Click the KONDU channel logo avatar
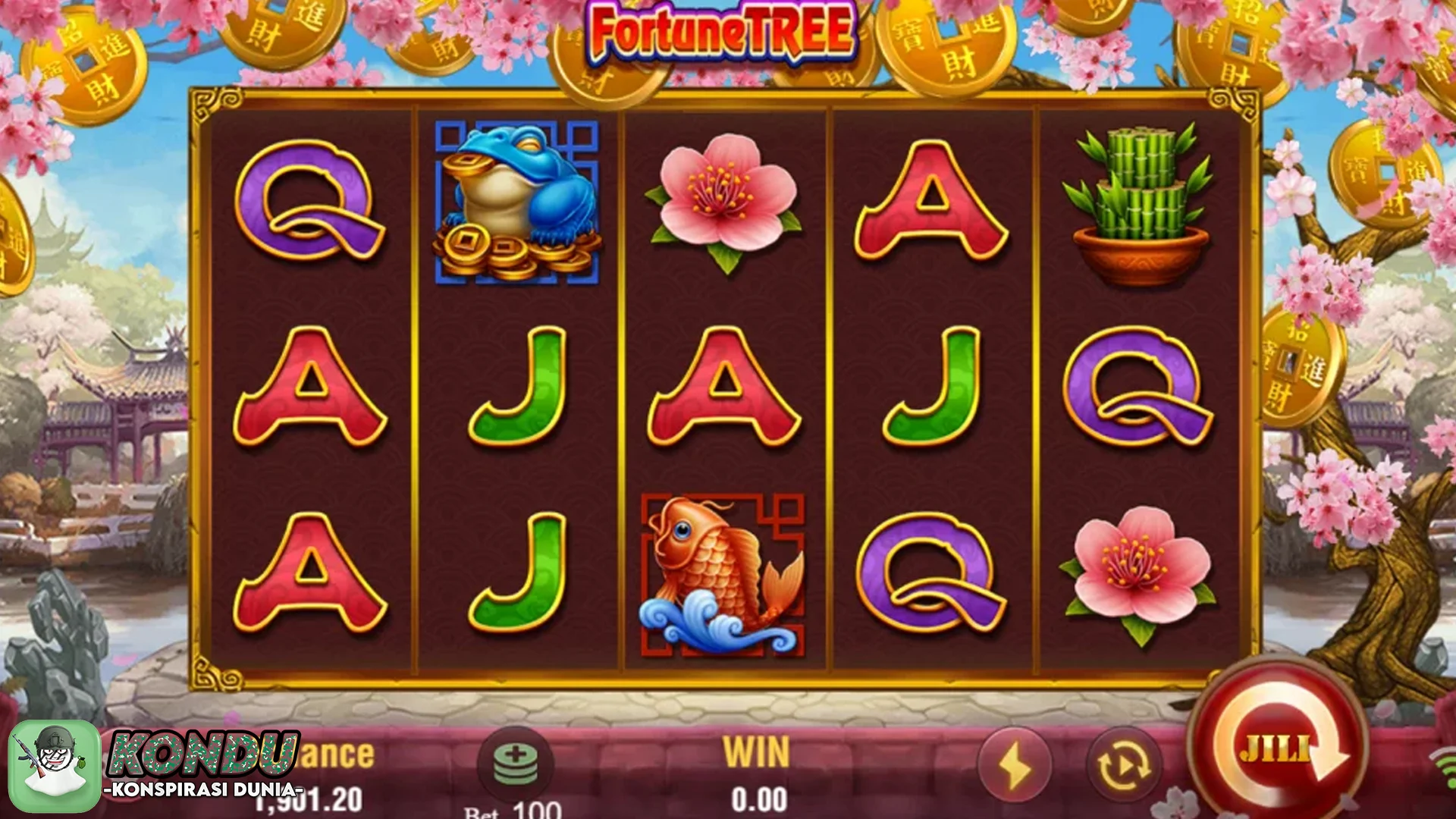 (55, 766)
